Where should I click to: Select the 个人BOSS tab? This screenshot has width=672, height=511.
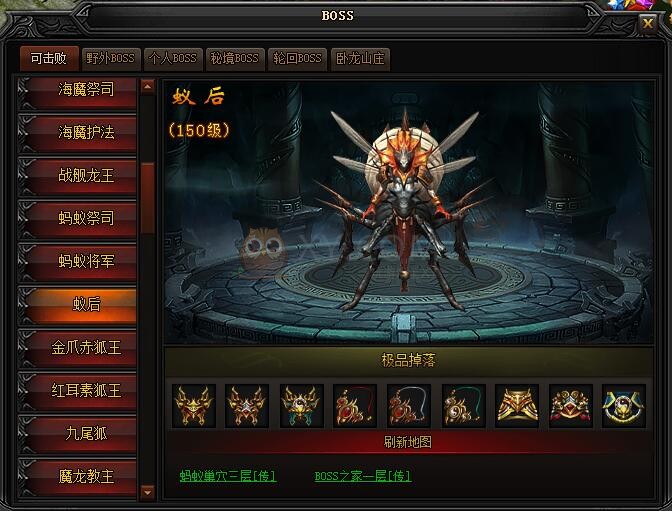pos(172,59)
